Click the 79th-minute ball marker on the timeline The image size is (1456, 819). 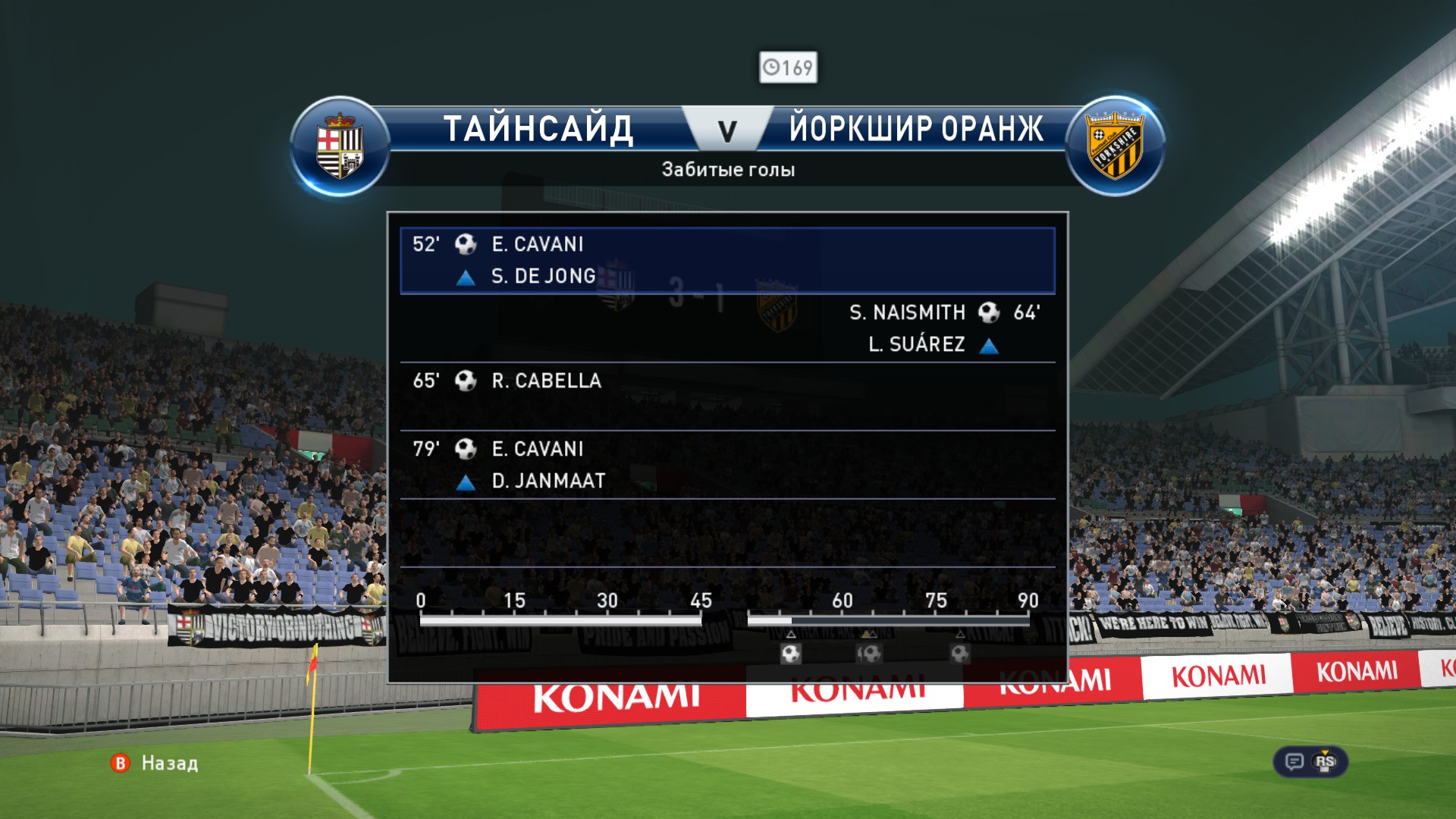960,653
